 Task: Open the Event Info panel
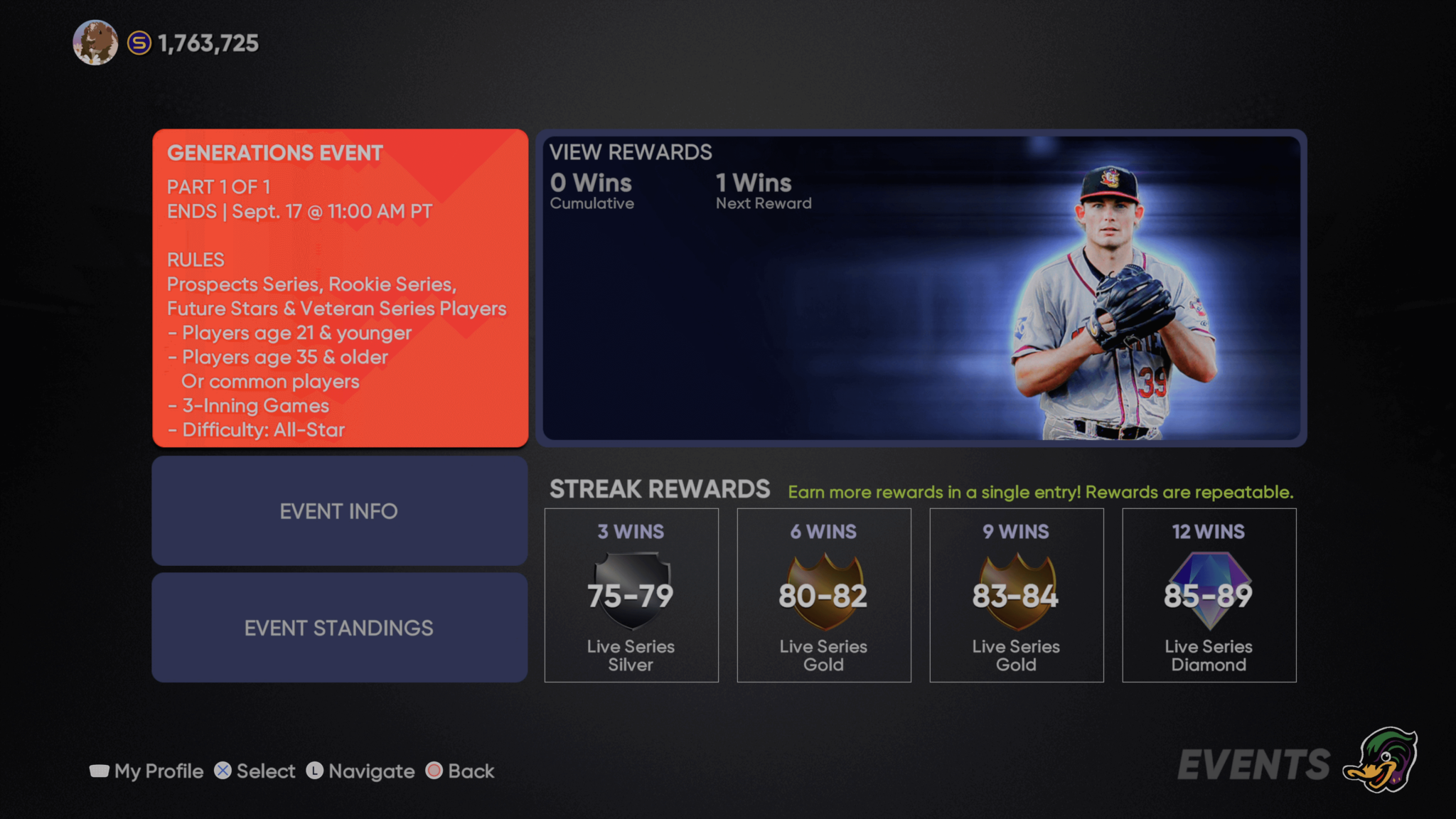[x=339, y=511]
